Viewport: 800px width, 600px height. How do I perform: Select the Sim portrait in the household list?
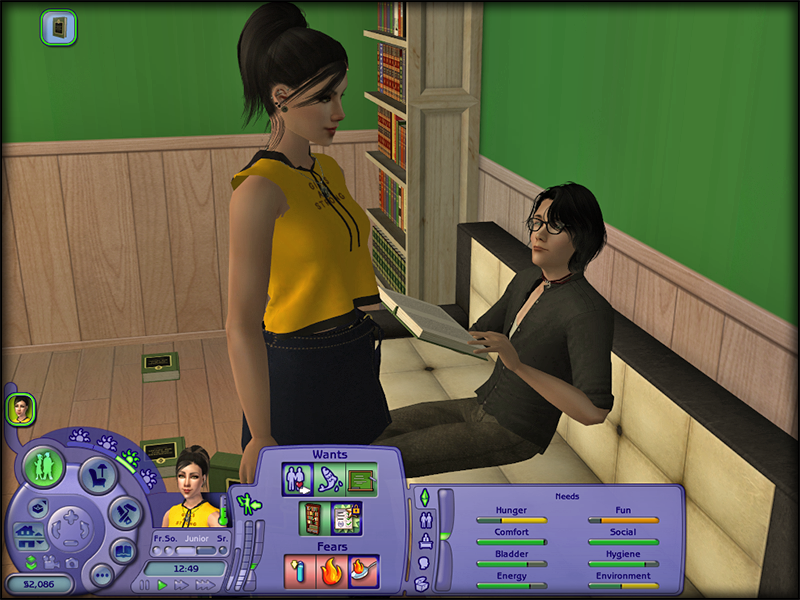pyautogui.click(x=20, y=408)
